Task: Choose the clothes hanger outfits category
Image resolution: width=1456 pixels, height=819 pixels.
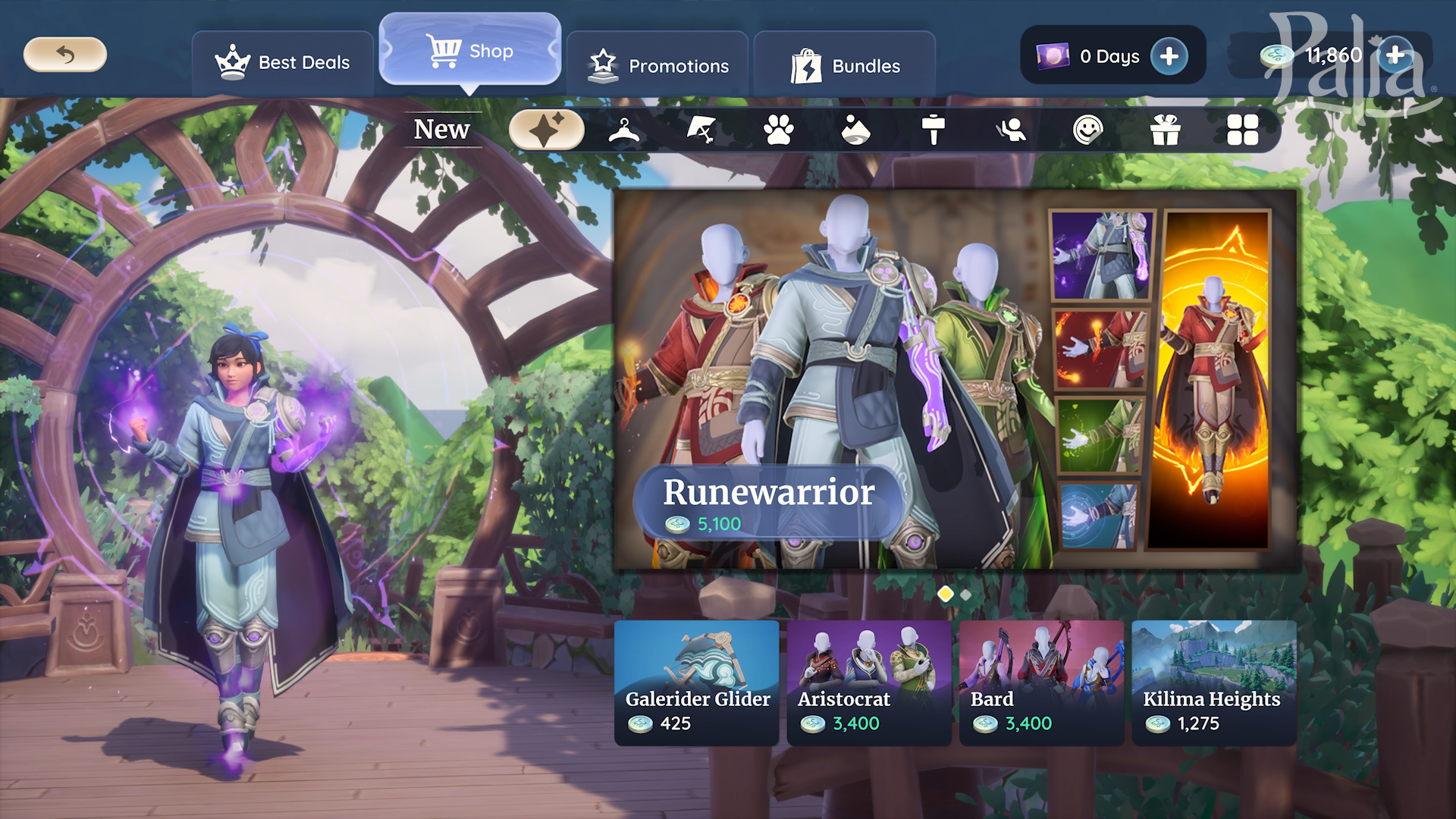Action: pos(624,130)
